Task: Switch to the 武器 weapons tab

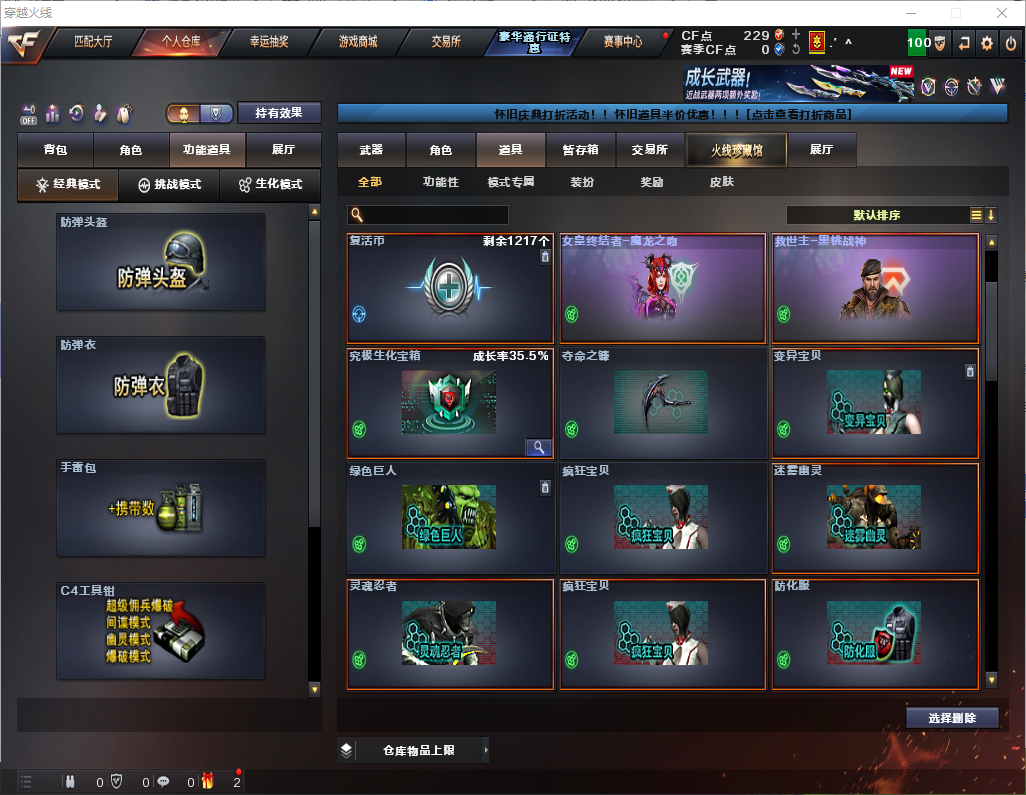Action: (371, 150)
